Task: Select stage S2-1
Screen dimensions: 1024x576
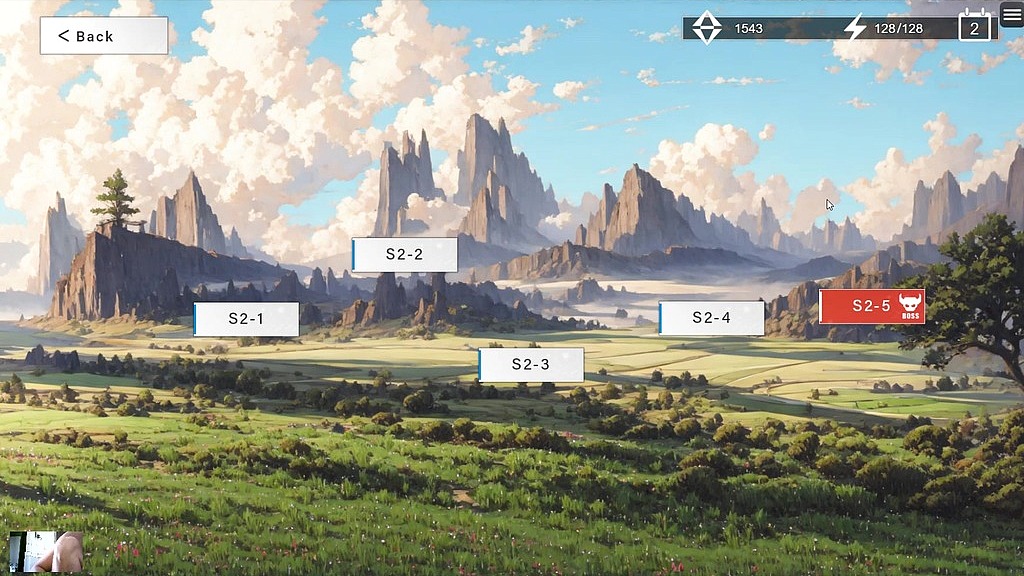Action: 246,319
